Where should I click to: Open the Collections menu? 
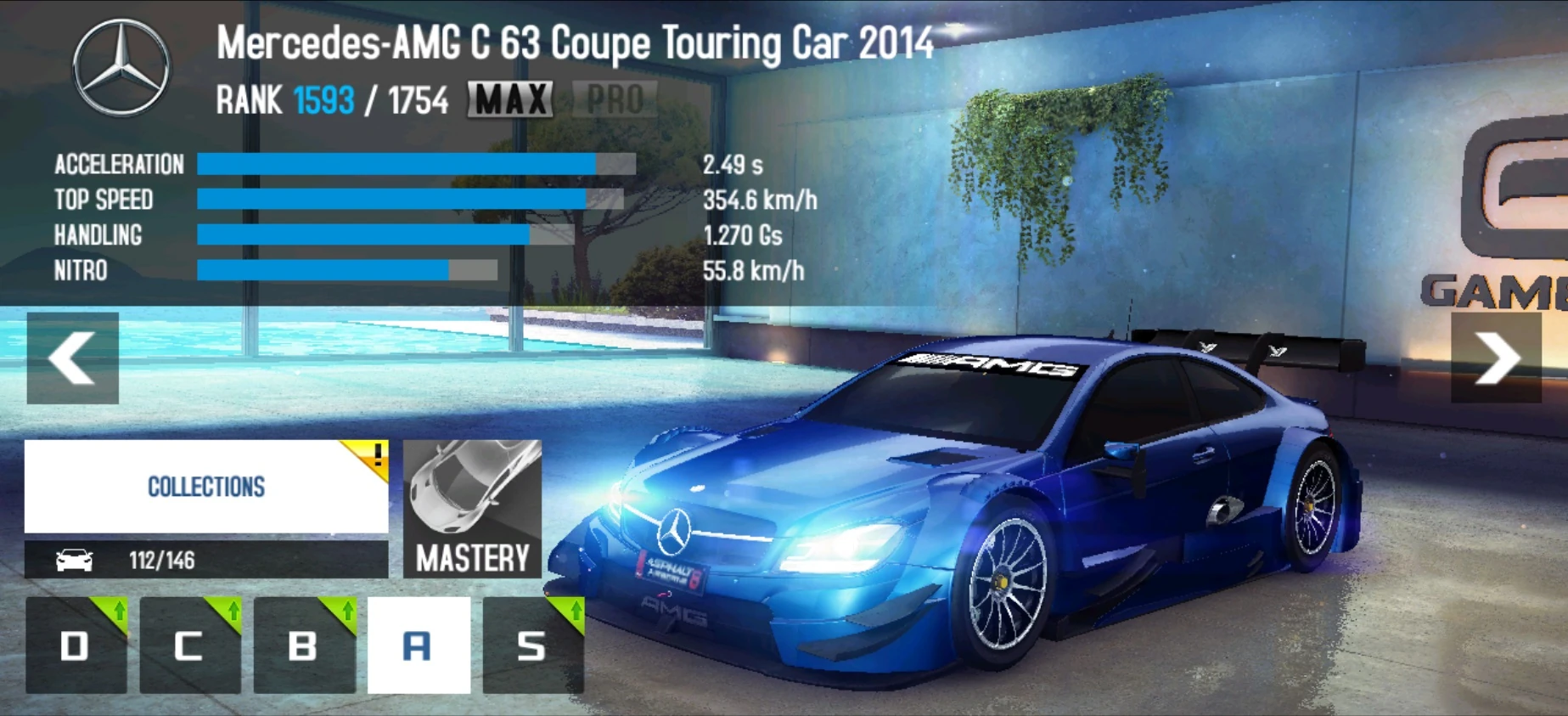pyautogui.click(x=205, y=487)
